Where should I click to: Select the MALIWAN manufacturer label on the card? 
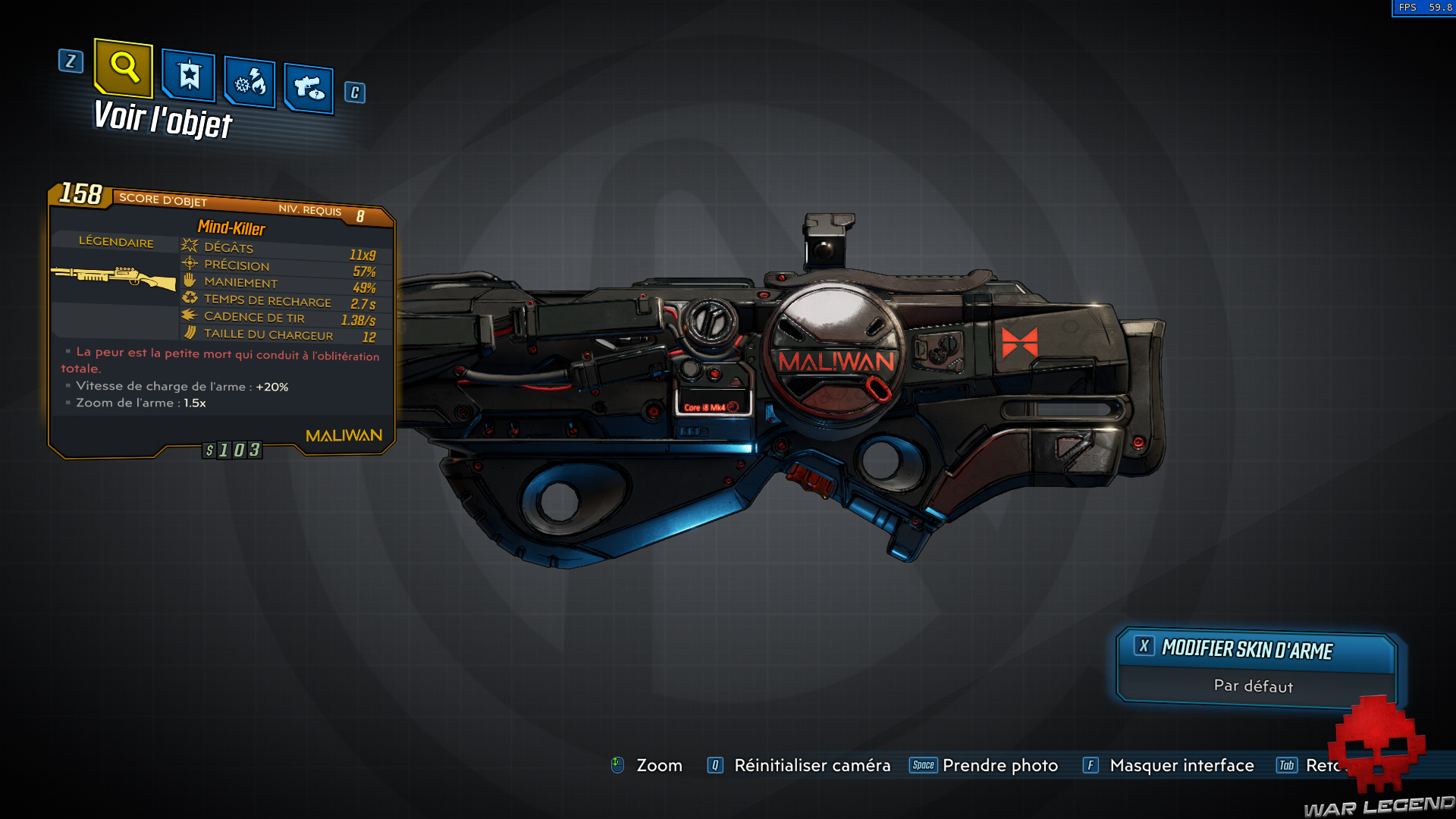tap(343, 435)
